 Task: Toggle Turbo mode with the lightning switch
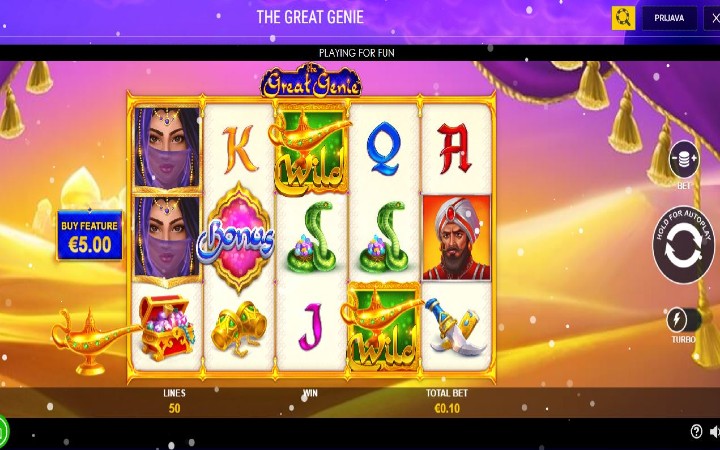pos(683,320)
